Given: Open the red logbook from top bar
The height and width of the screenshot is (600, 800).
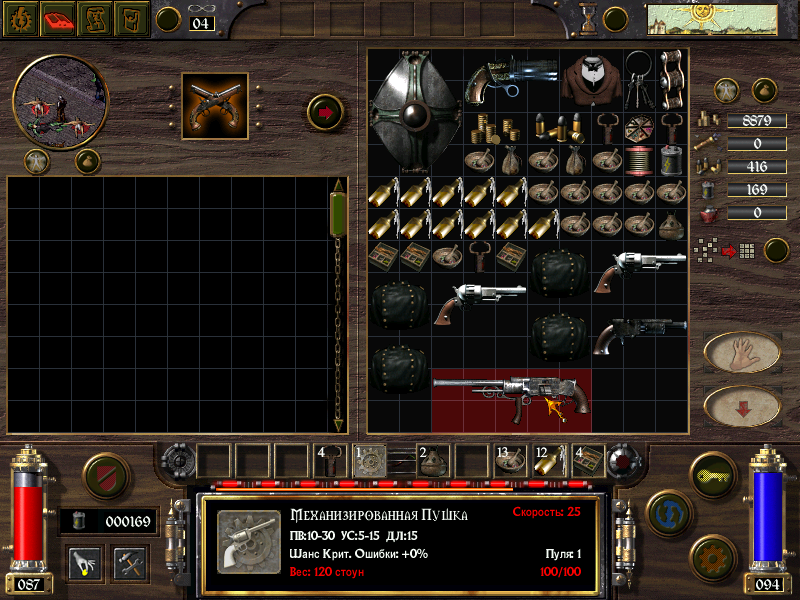Looking at the screenshot, I should (59, 18).
